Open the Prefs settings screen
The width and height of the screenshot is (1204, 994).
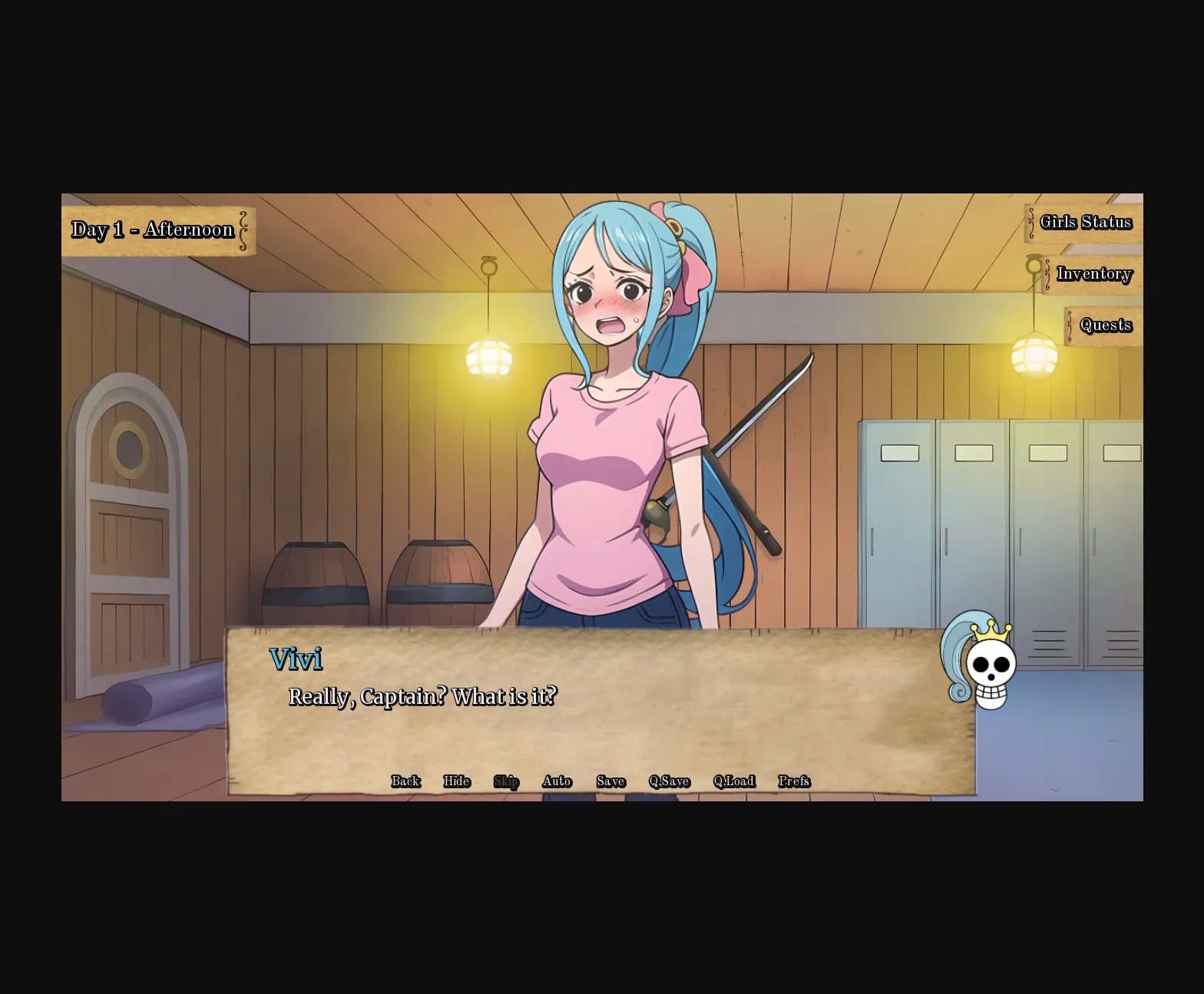pos(794,781)
